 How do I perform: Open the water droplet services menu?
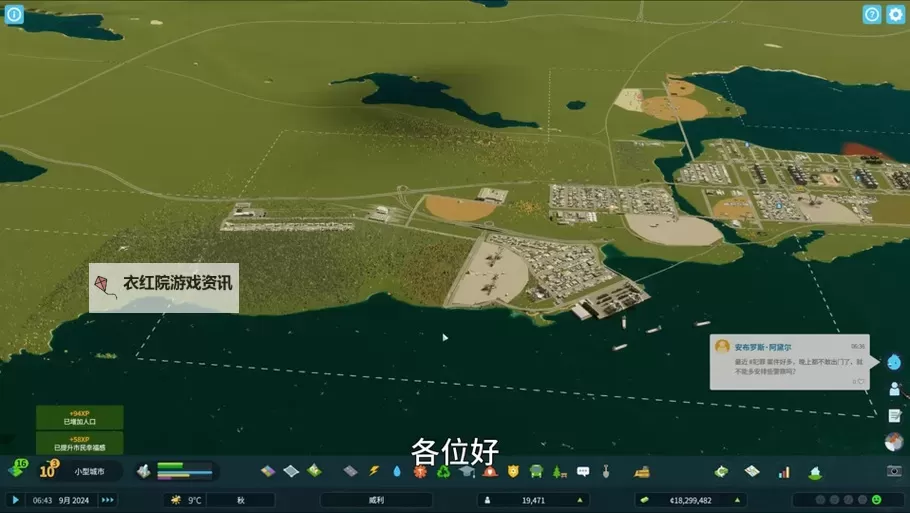pyautogui.click(x=397, y=471)
